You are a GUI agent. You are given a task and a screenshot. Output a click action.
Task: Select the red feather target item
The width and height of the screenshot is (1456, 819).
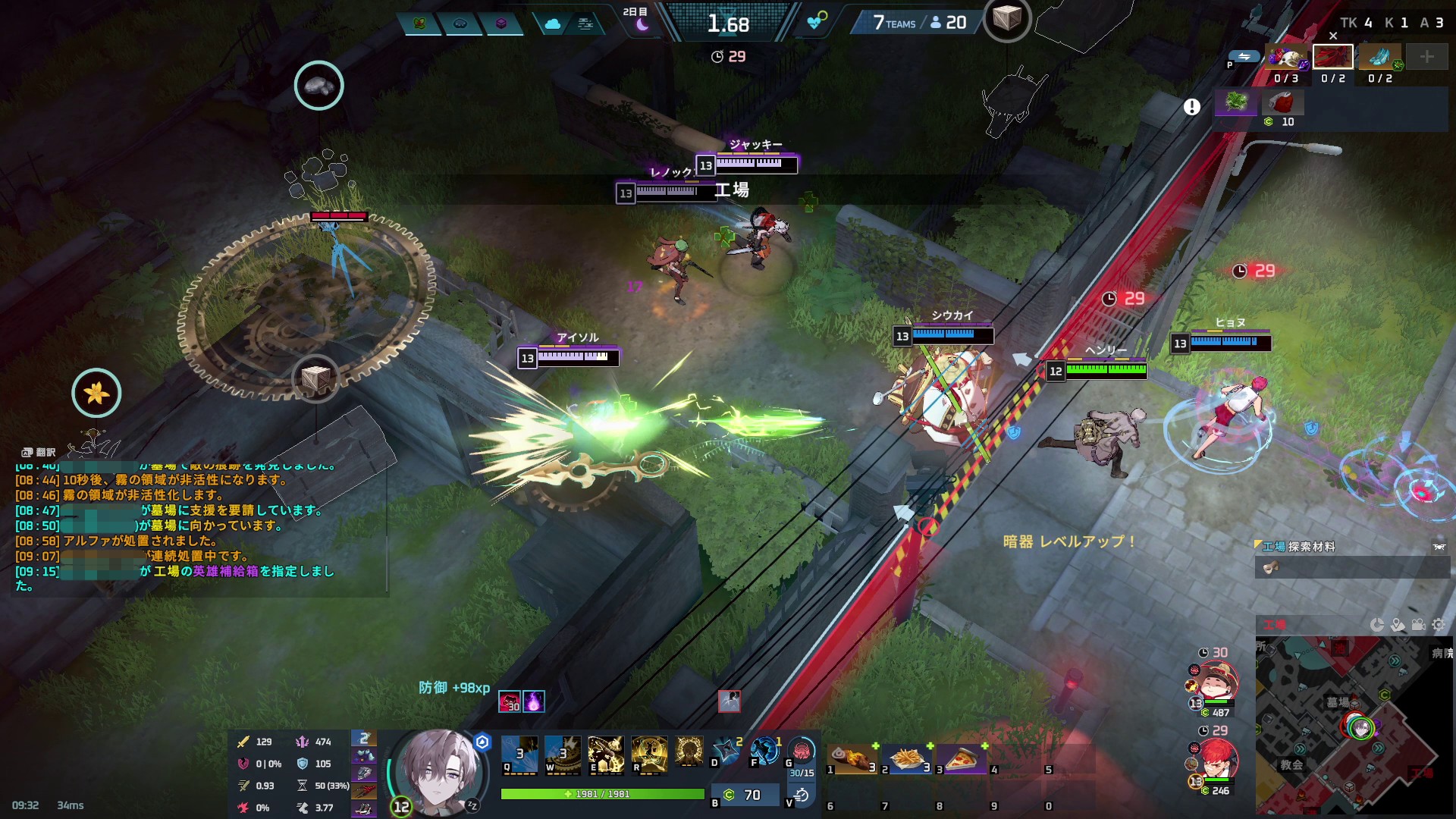(1332, 58)
